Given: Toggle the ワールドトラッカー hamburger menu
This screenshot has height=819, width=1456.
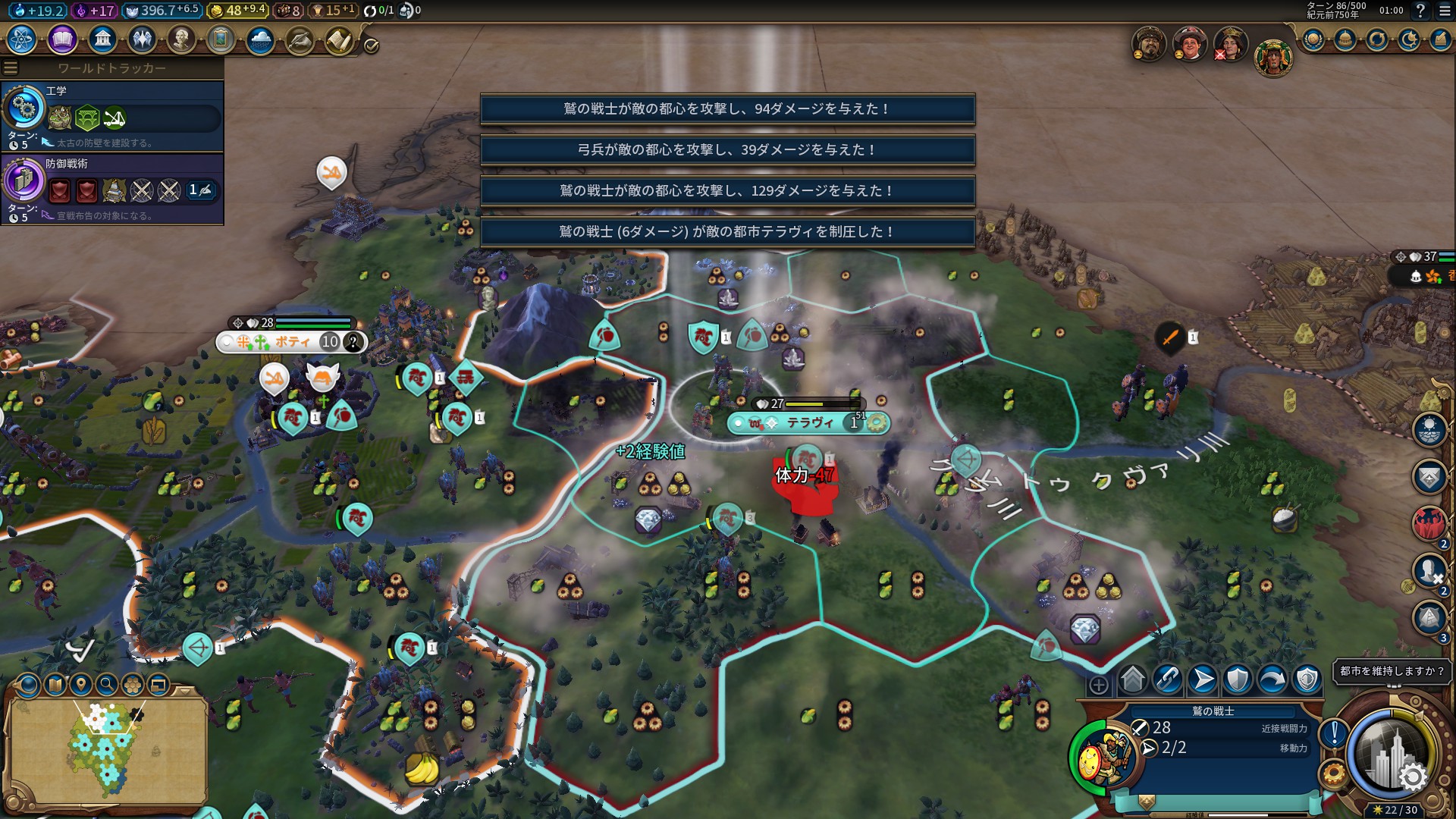Looking at the screenshot, I should pos(11,68).
